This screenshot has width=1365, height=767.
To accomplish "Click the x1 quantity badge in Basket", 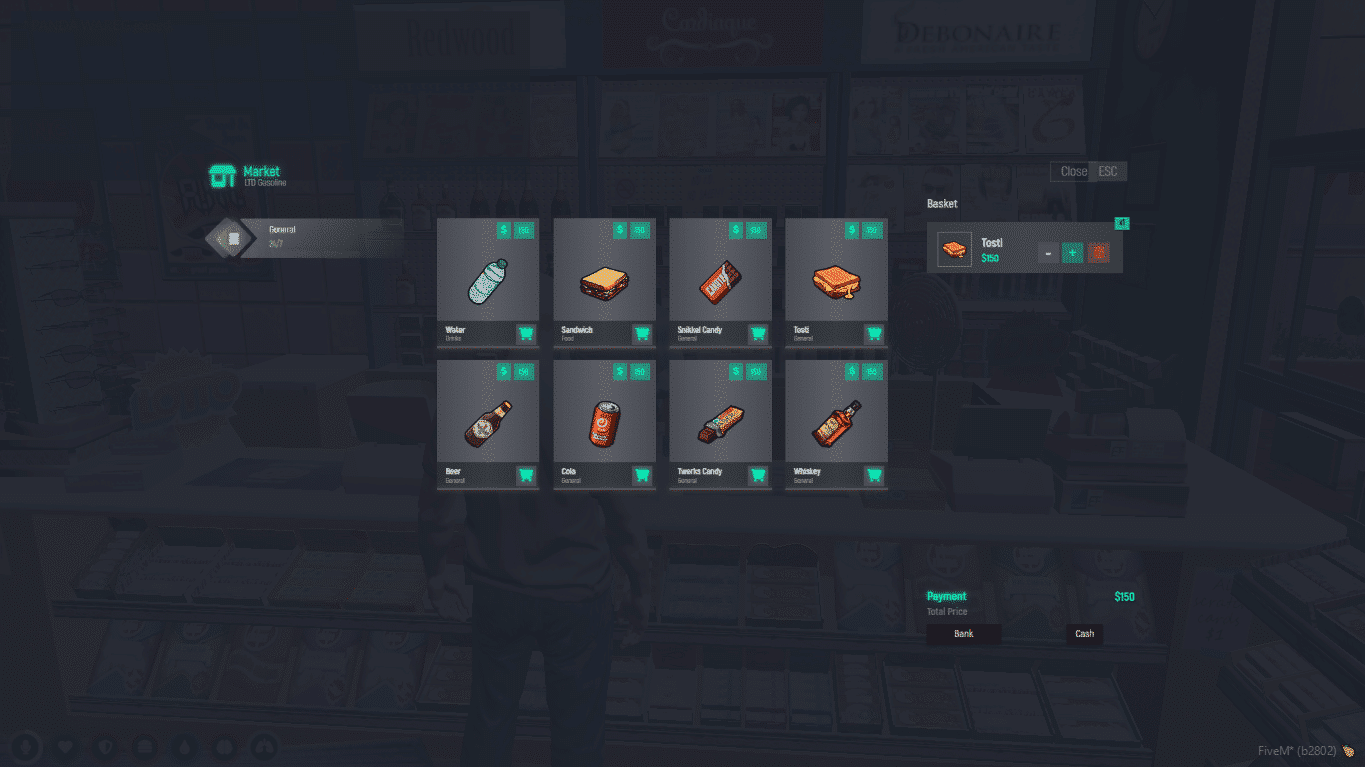I will point(1121,222).
